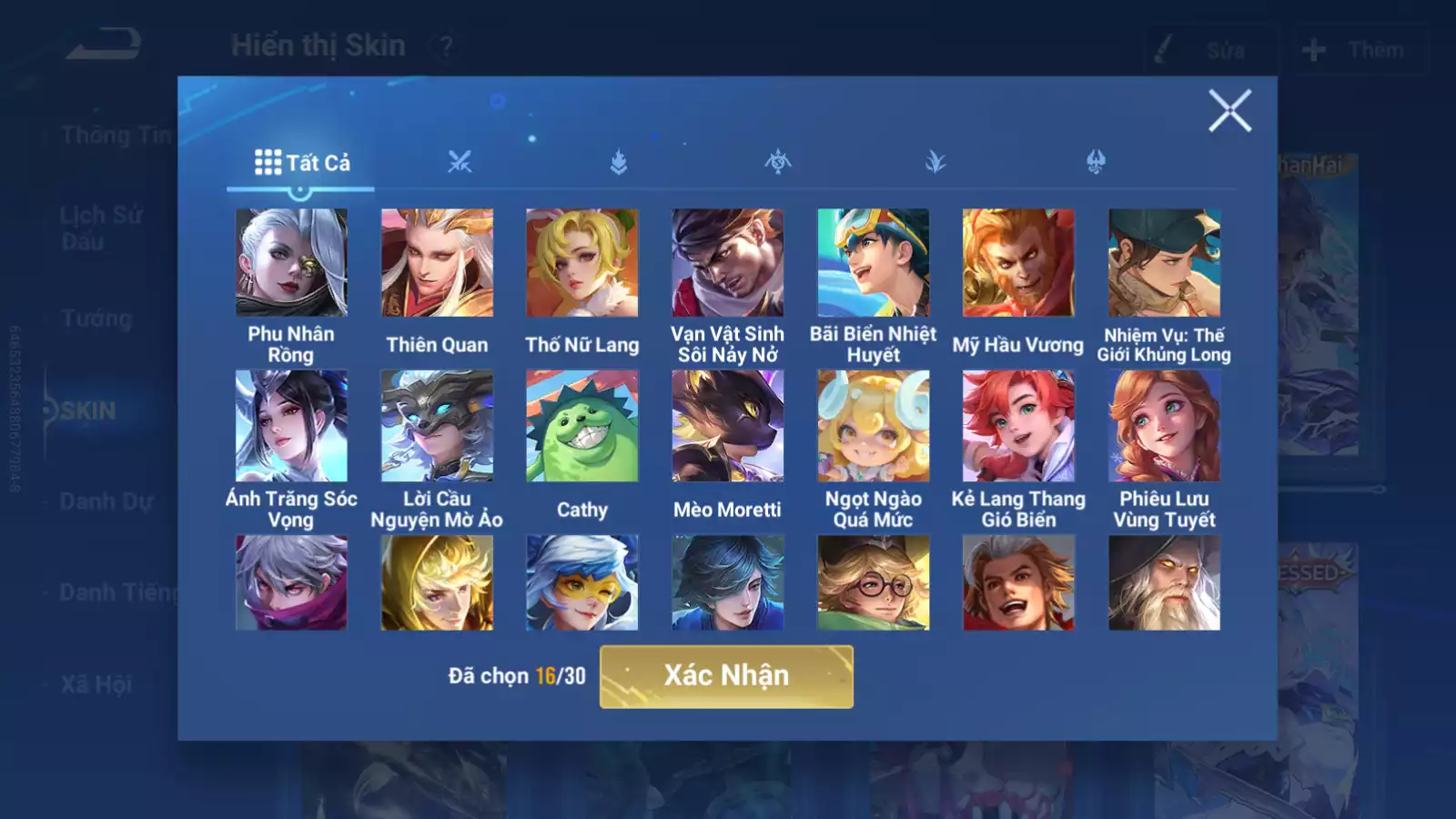1456x819 pixels.
Task: Choose Nhiệm Vụ: Thế Giới Khủng Long skin
Action: pyautogui.click(x=1164, y=263)
